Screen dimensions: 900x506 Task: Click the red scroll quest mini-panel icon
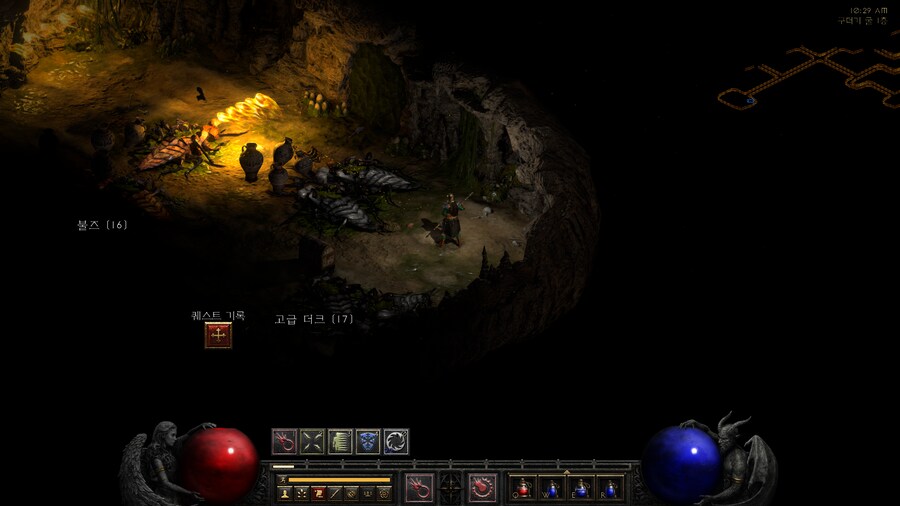click(318, 493)
